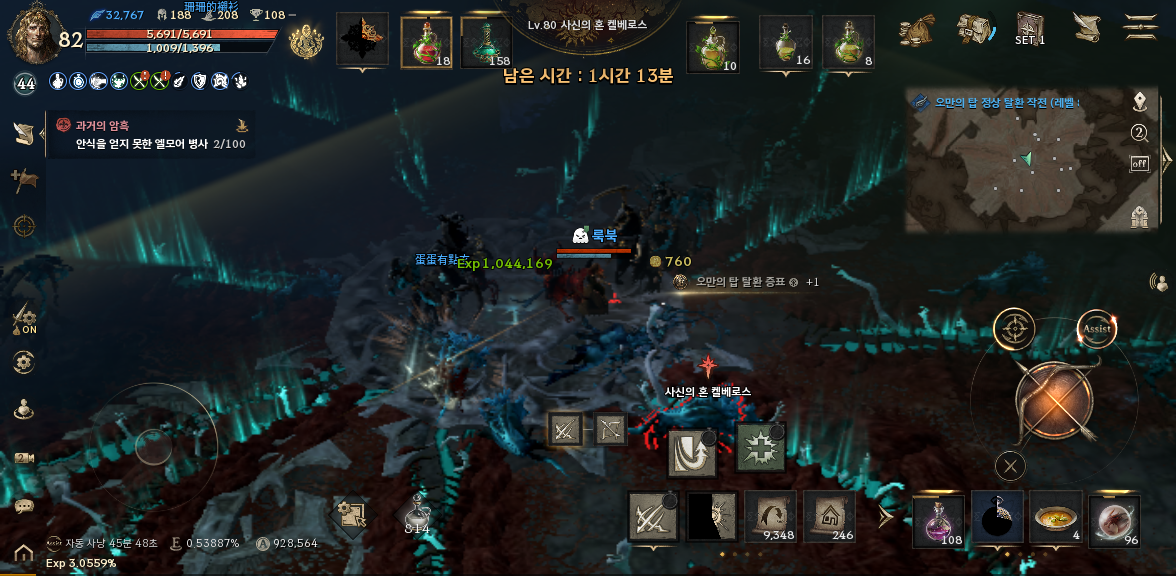
Task: Toggle the minimap off button
Action: tap(1139, 163)
